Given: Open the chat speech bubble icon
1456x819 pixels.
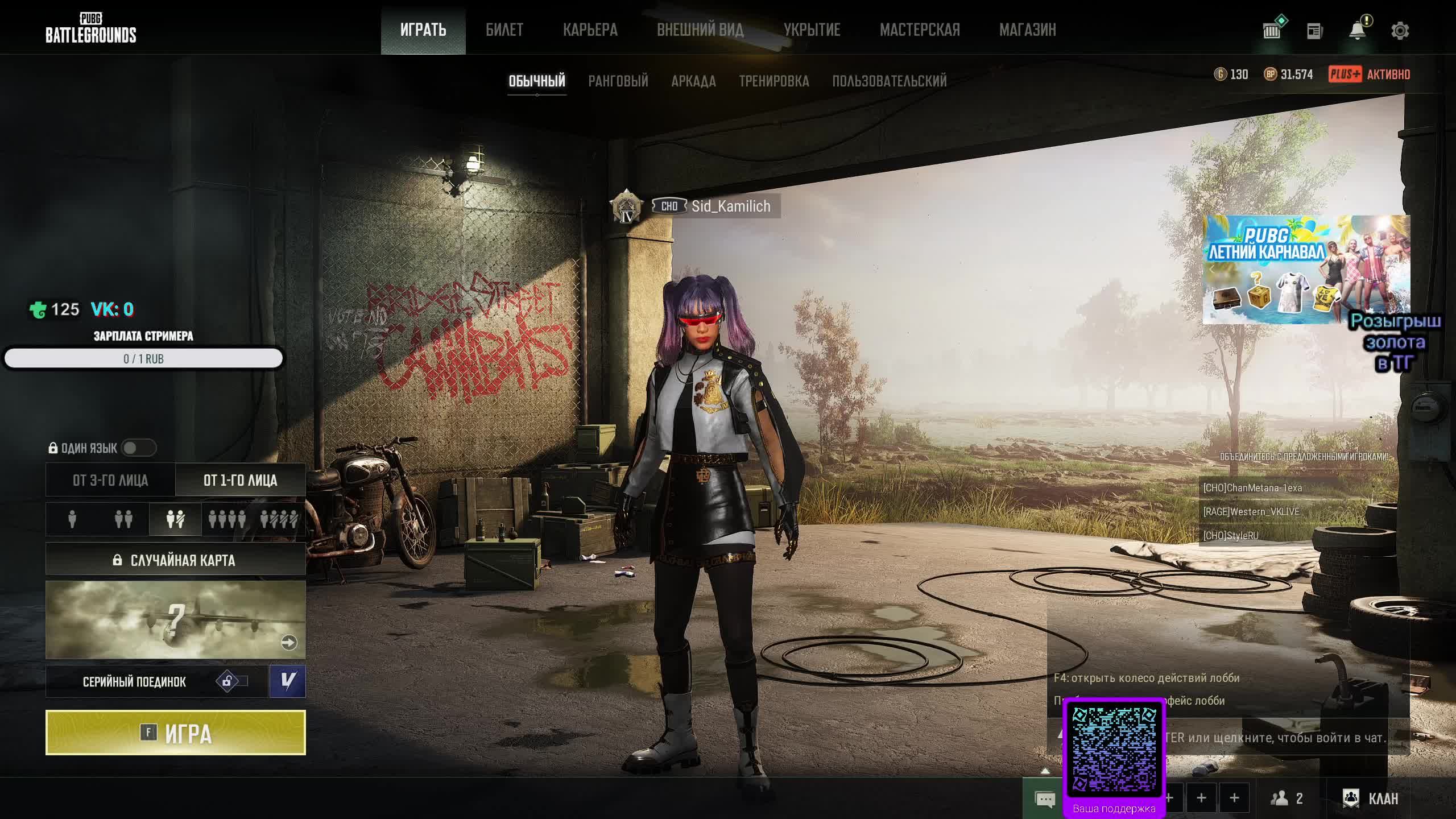Looking at the screenshot, I should (1045, 799).
